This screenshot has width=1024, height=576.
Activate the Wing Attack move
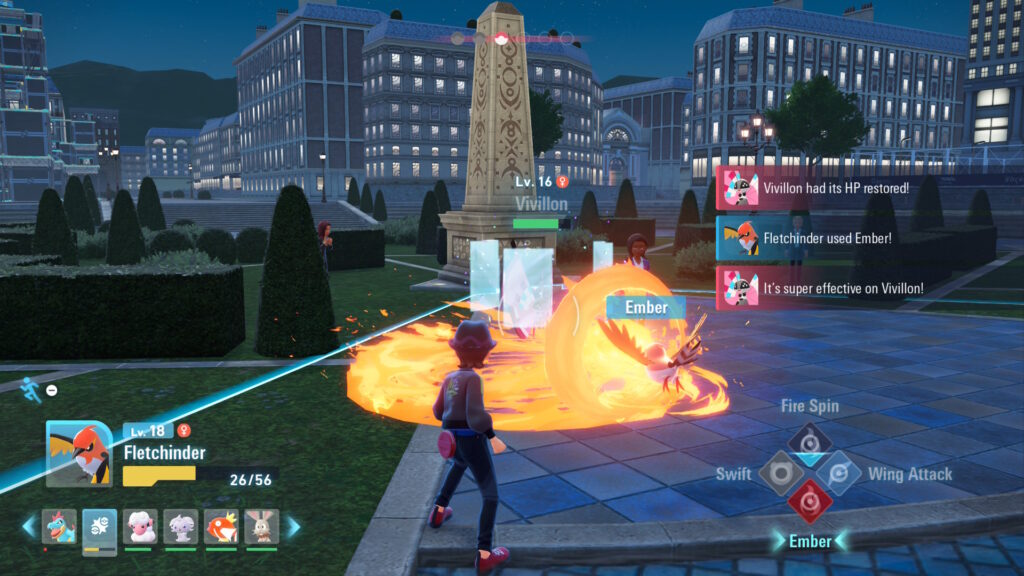pos(838,472)
